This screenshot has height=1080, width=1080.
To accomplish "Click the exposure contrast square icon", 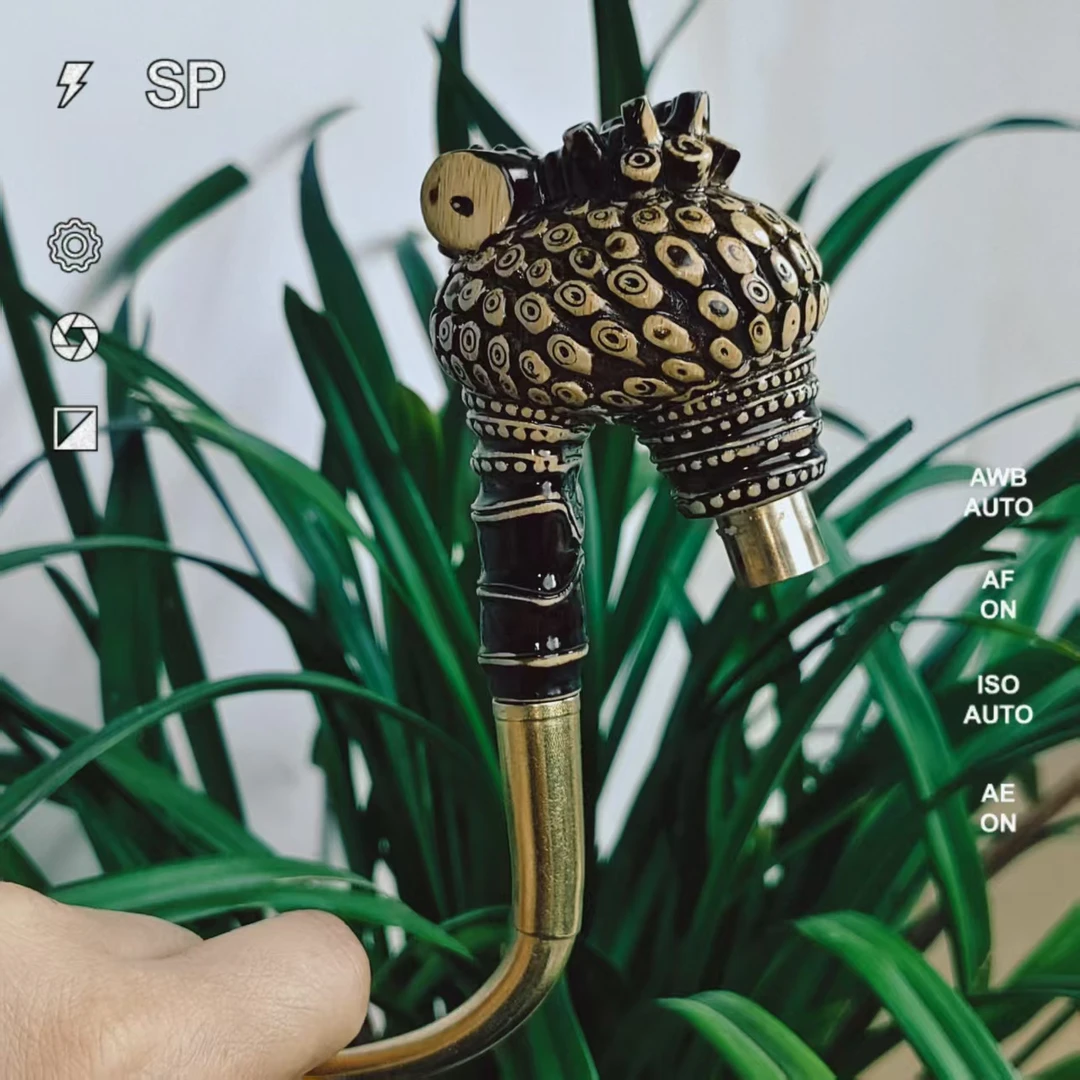I will pos(76,428).
